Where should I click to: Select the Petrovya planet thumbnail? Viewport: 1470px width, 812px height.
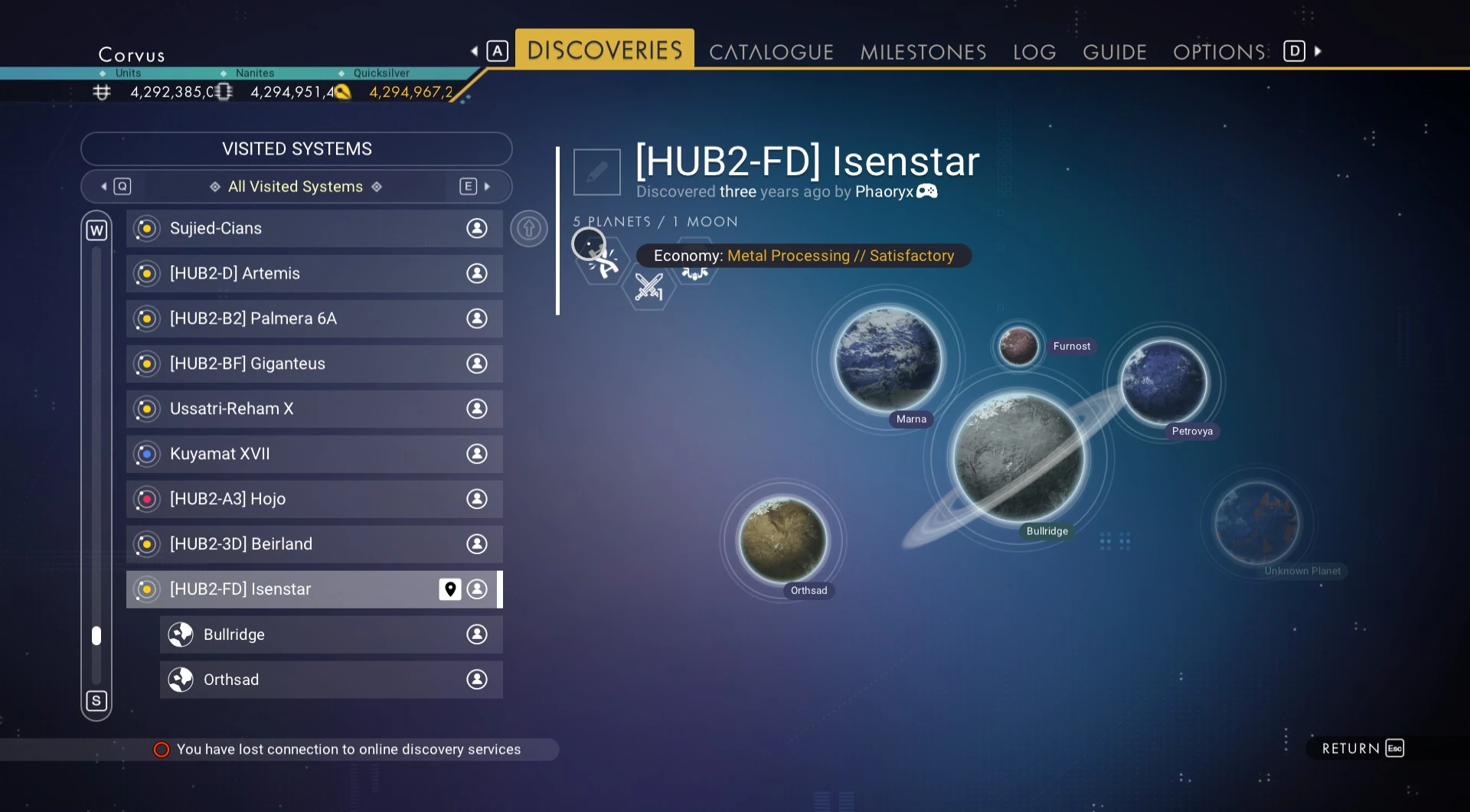pyautogui.click(x=1163, y=382)
